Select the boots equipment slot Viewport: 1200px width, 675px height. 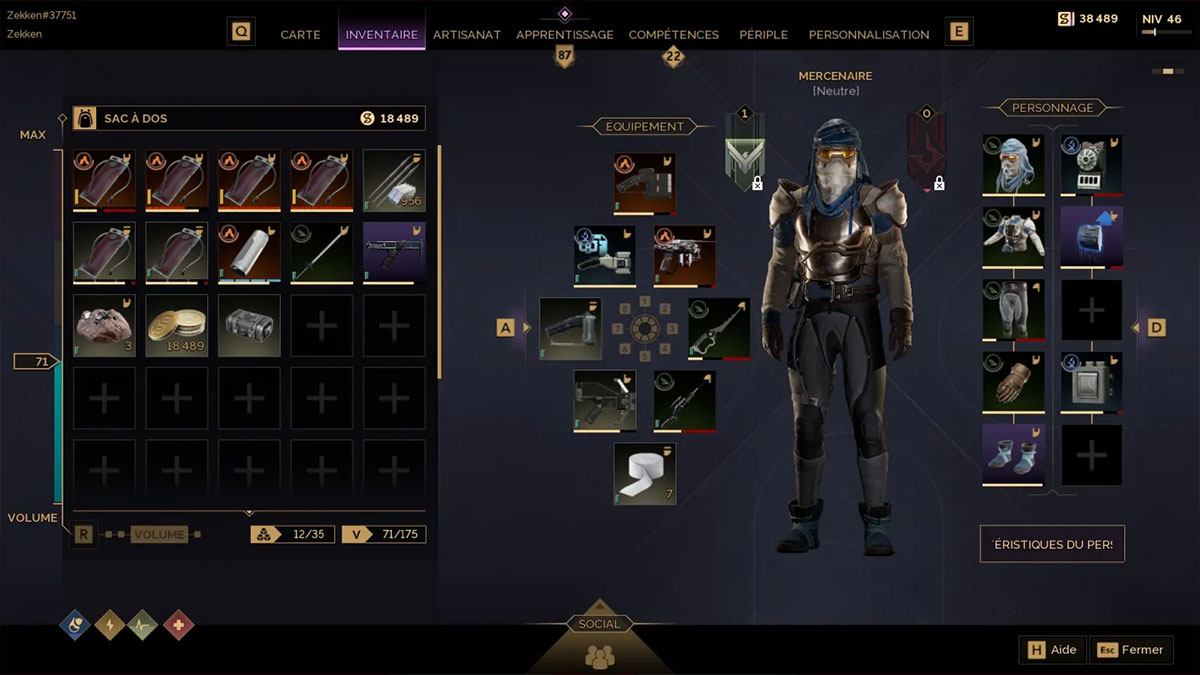click(x=1013, y=453)
